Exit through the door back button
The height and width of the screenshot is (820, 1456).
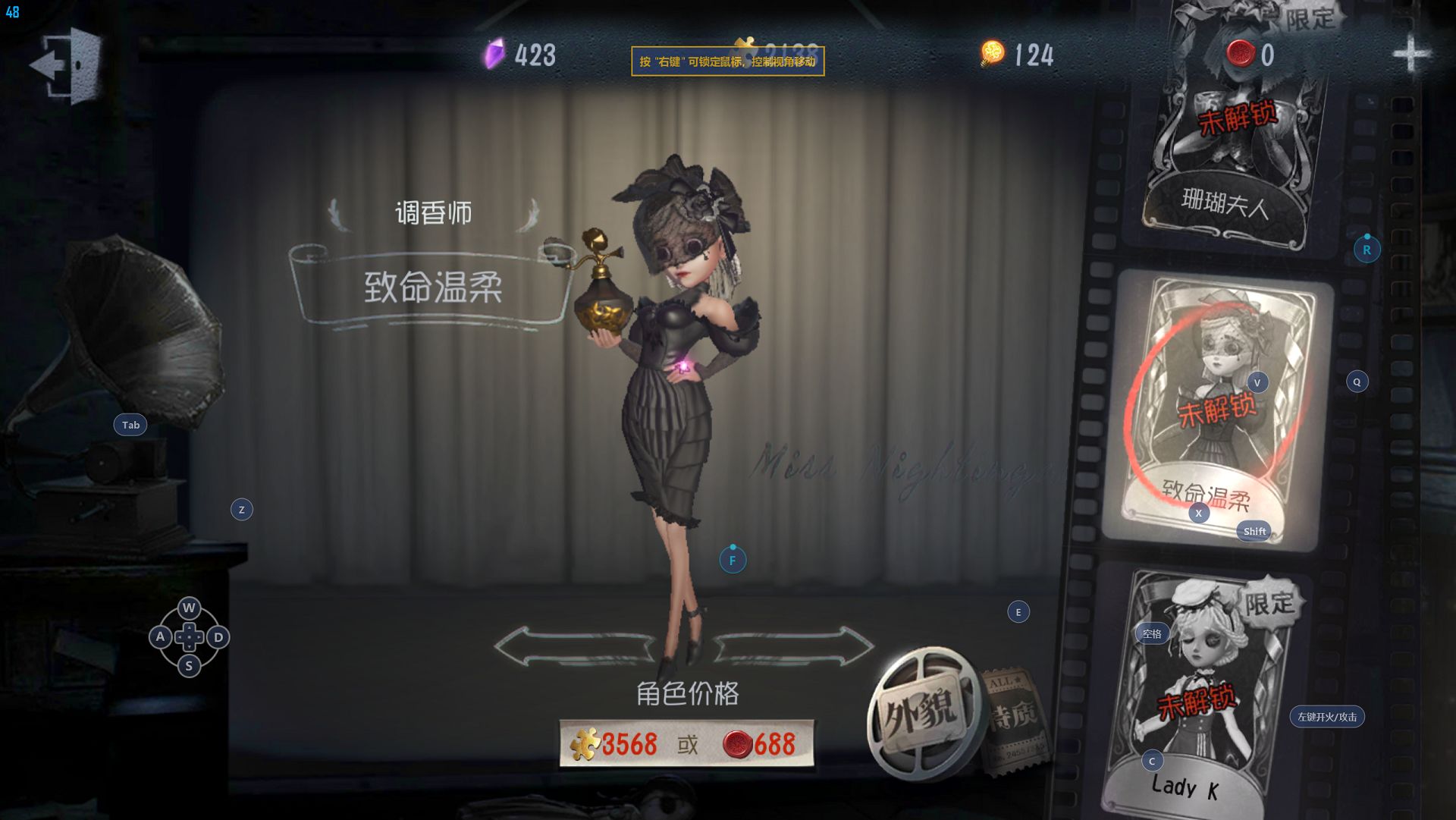coord(68,65)
